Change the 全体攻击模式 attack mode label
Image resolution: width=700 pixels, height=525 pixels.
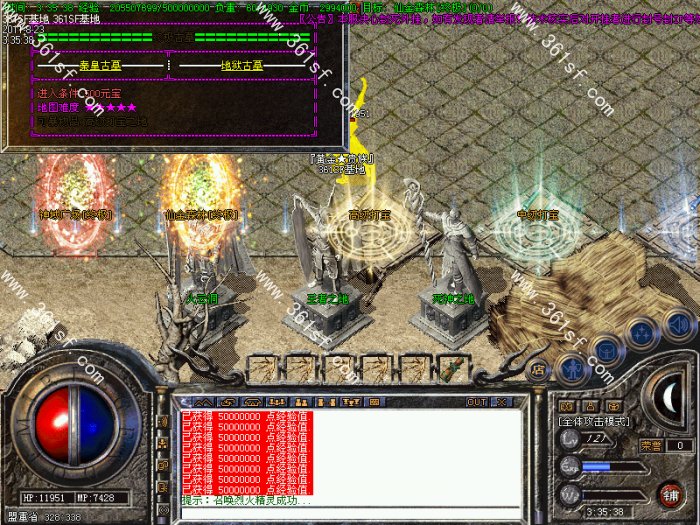coord(598,424)
